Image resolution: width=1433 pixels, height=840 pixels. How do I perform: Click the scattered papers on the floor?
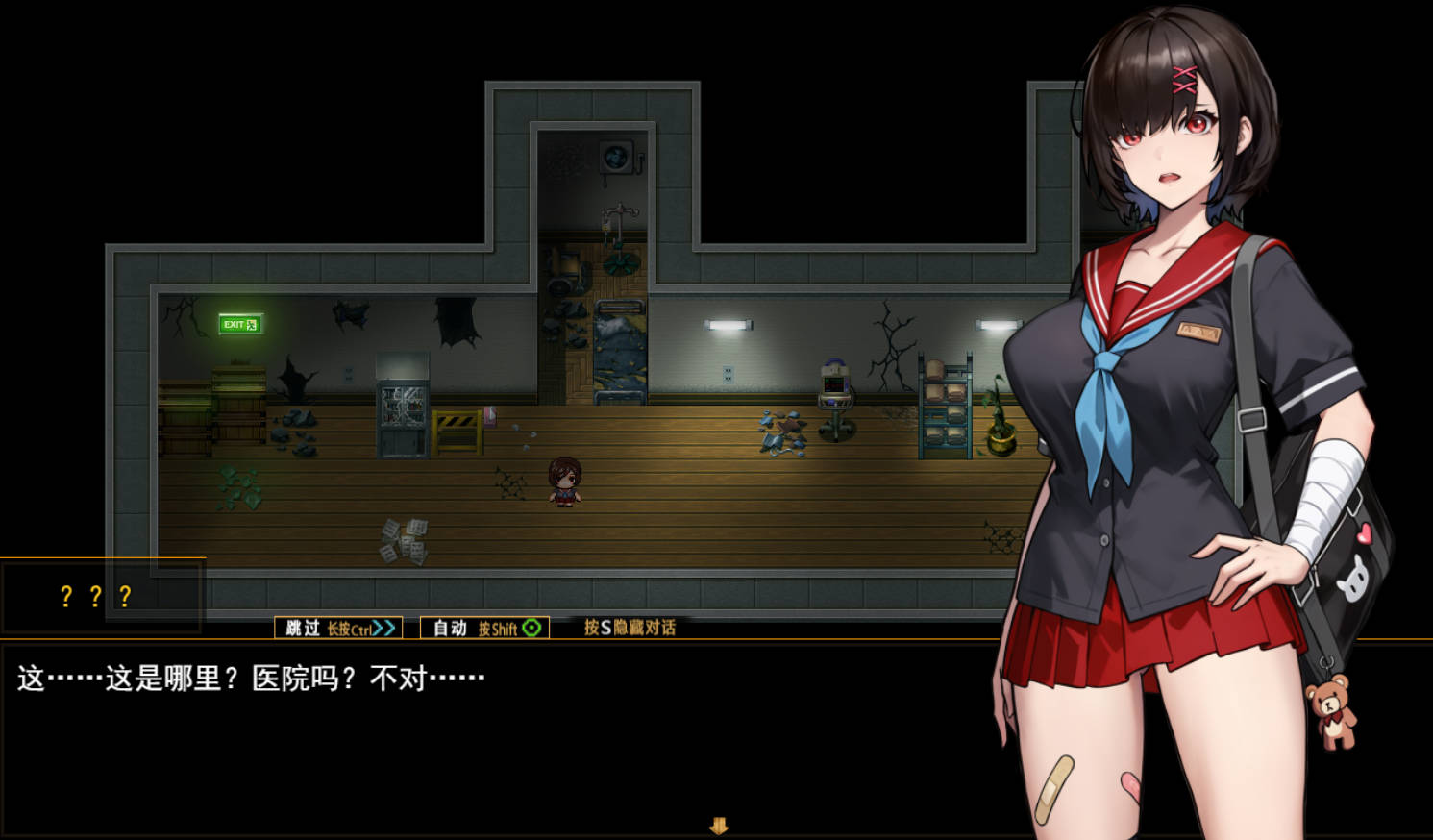(x=402, y=538)
